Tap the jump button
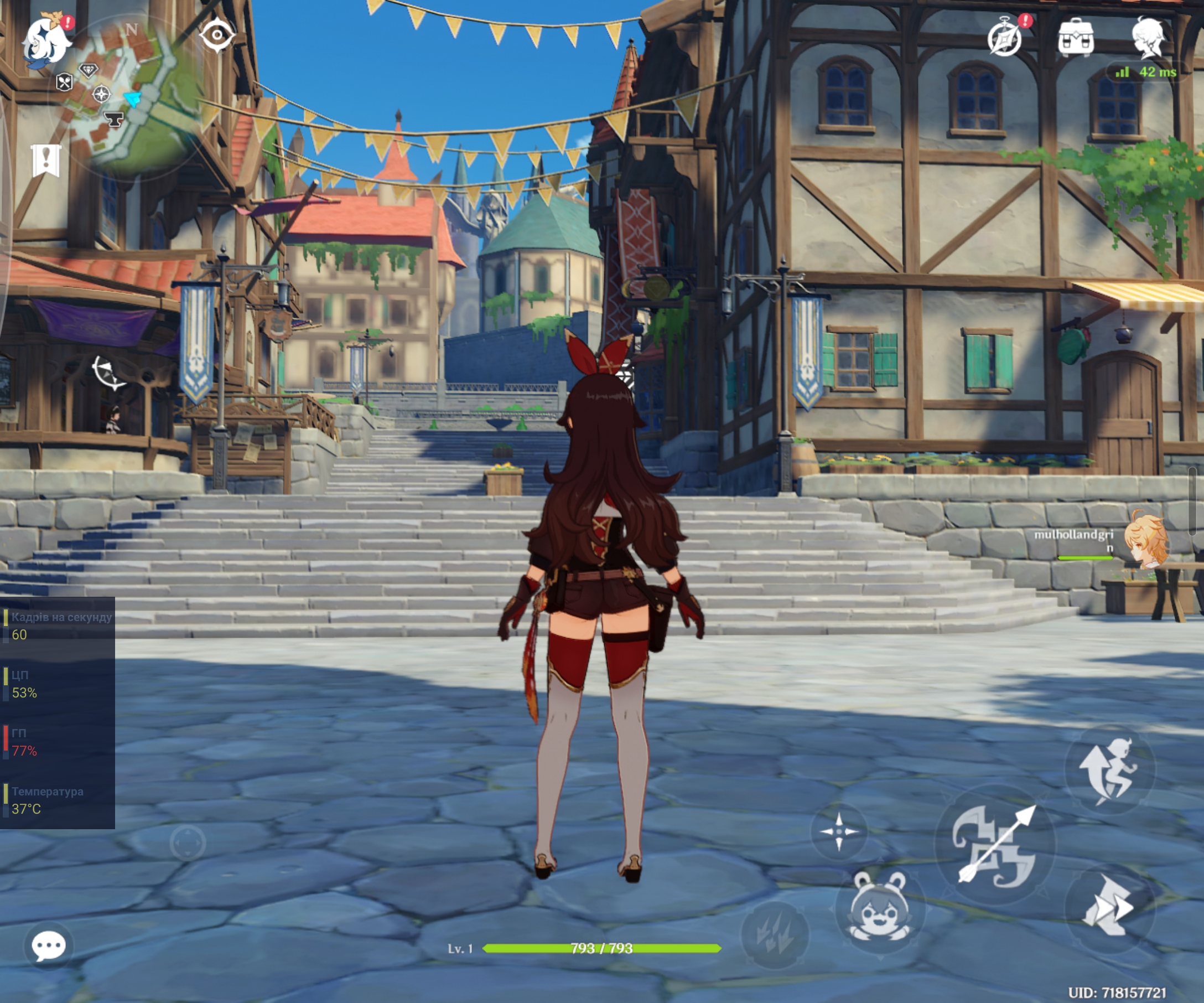This screenshot has width=1204, height=1003. click(x=1110, y=769)
